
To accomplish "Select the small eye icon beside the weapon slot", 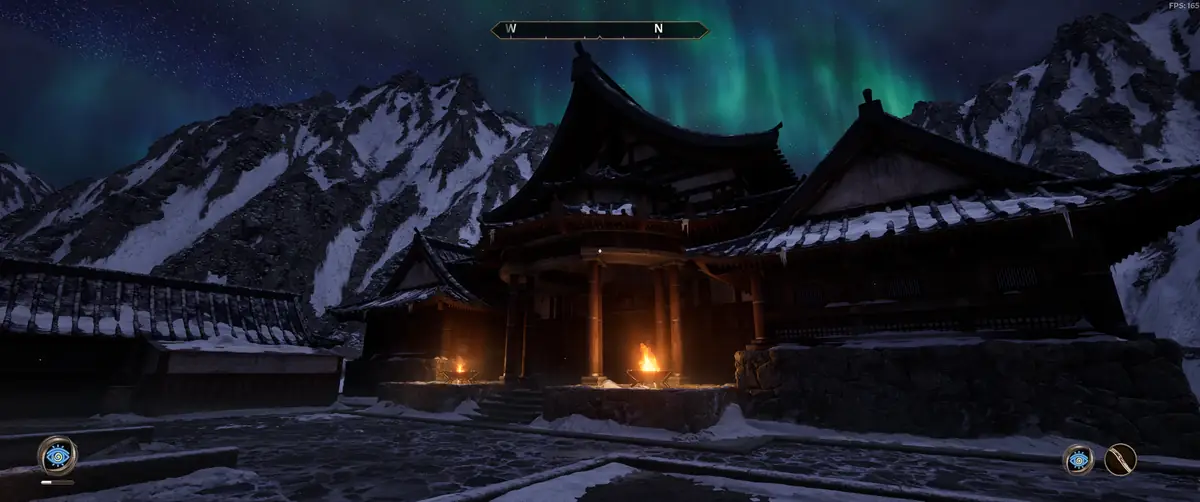I will pos(1078,460).
